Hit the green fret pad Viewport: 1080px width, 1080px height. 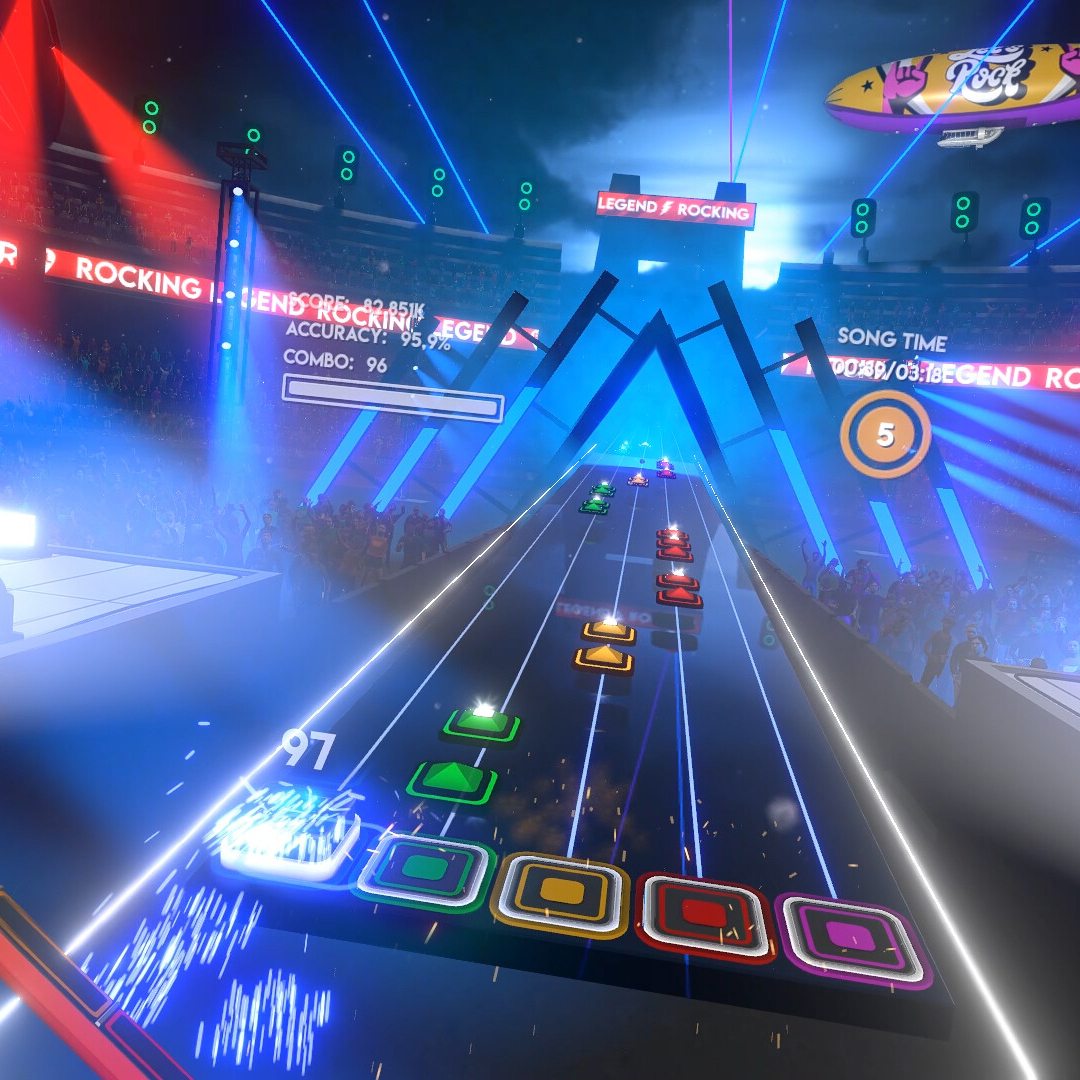click(x=426, y=870)
